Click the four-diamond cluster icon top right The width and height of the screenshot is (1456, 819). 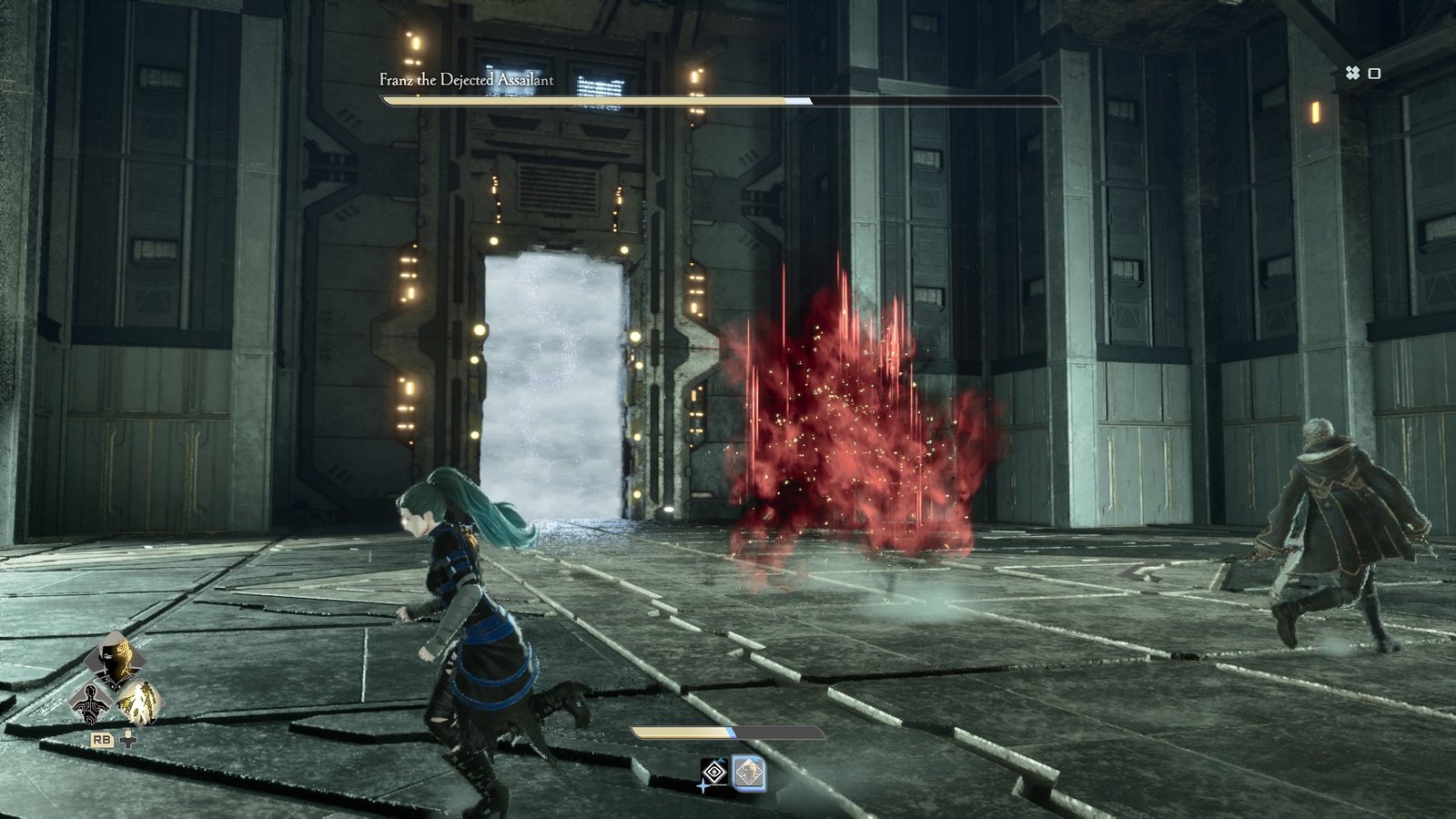pos(1355,72)
